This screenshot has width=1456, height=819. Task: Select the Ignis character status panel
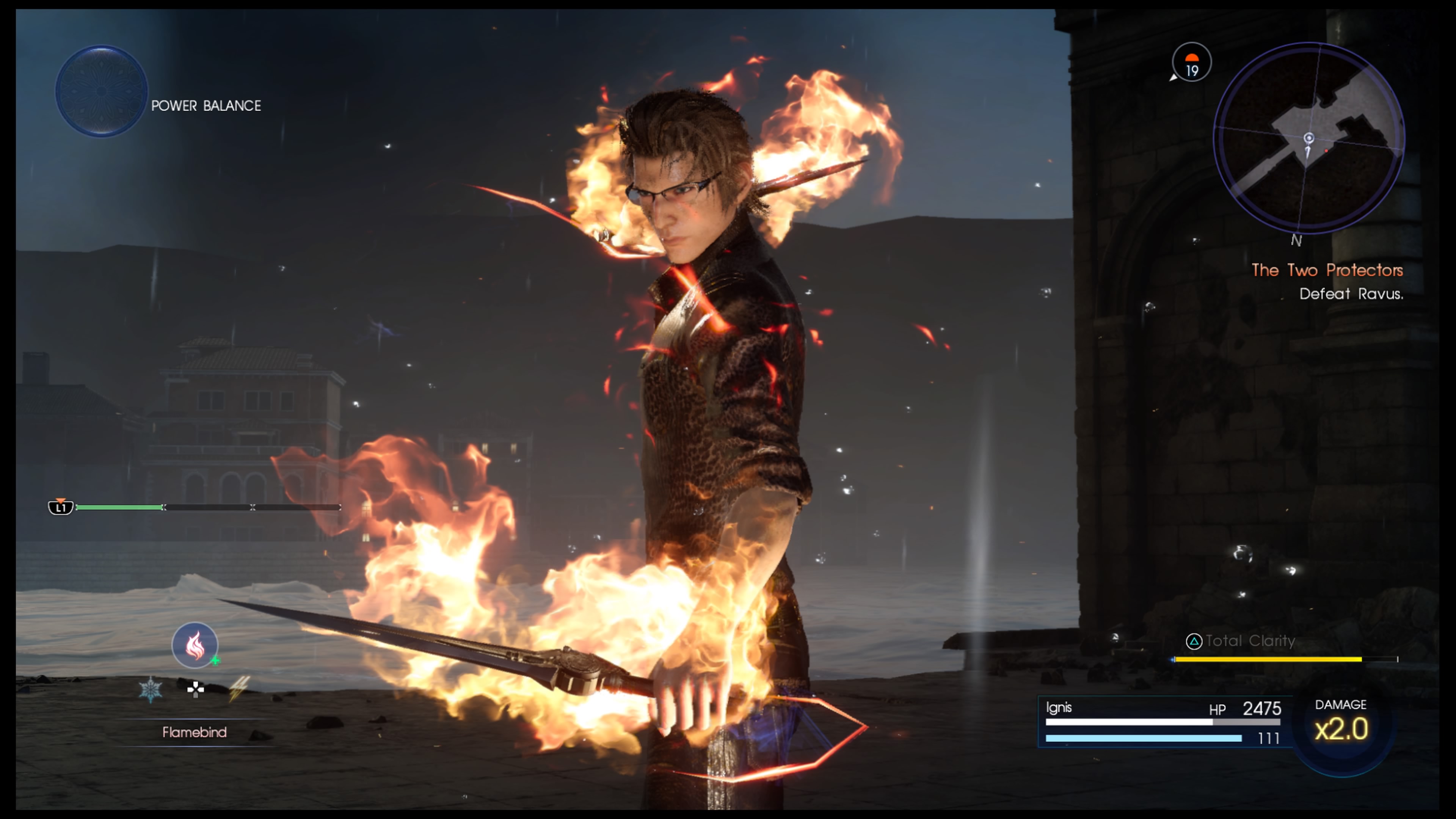pyautogui.click(x=1163, y=722)
